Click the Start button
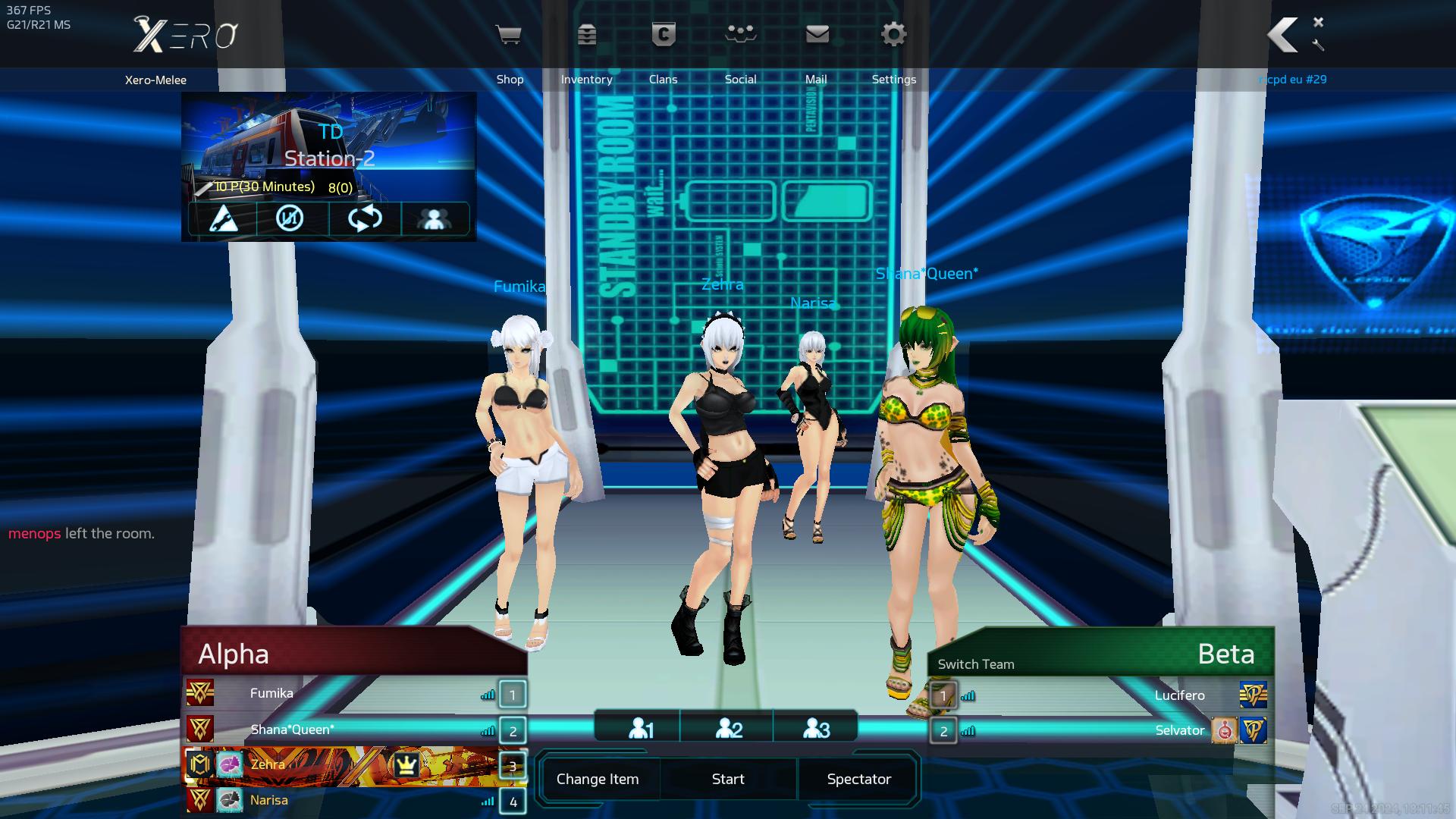Screen dimensions: 1456x819 click(x=728, y=779)
